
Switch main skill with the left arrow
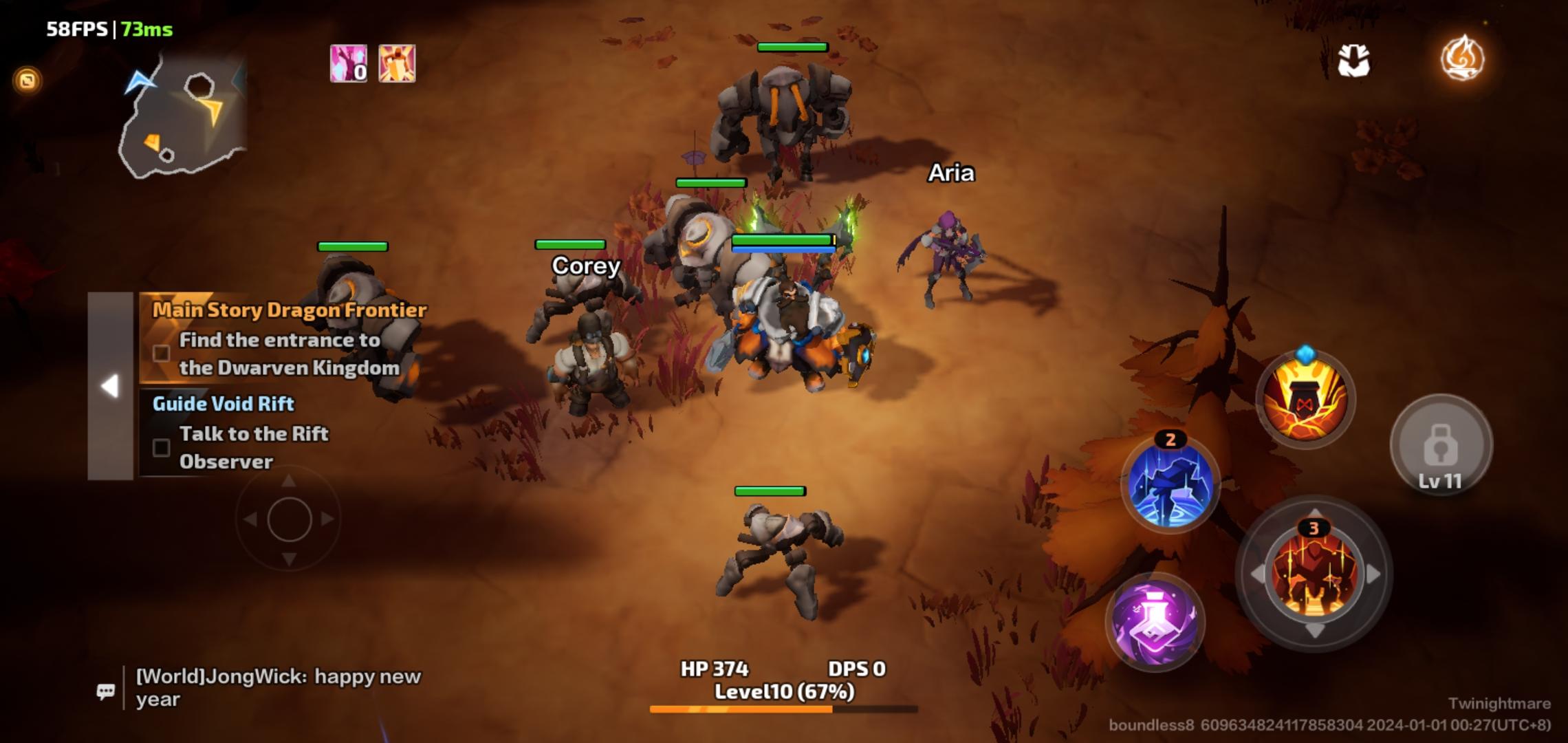[1256, 574]
